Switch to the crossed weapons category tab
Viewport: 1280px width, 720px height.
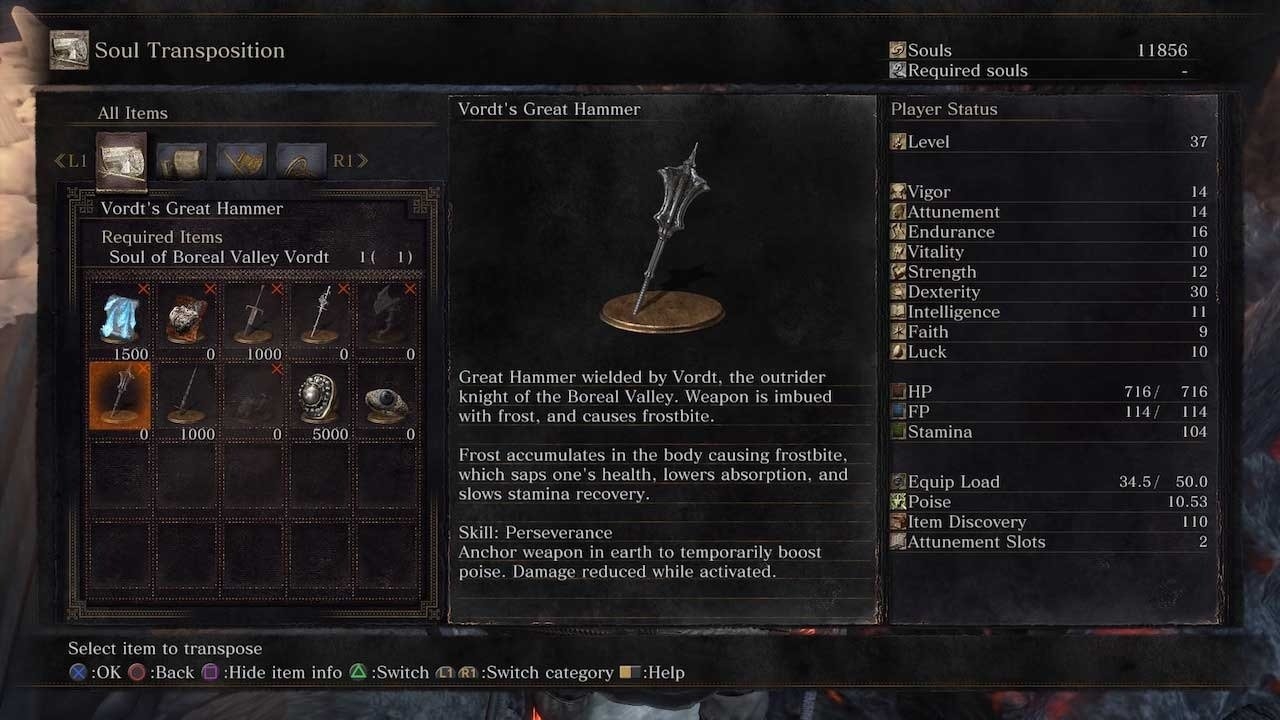click(x=242, y=160)
